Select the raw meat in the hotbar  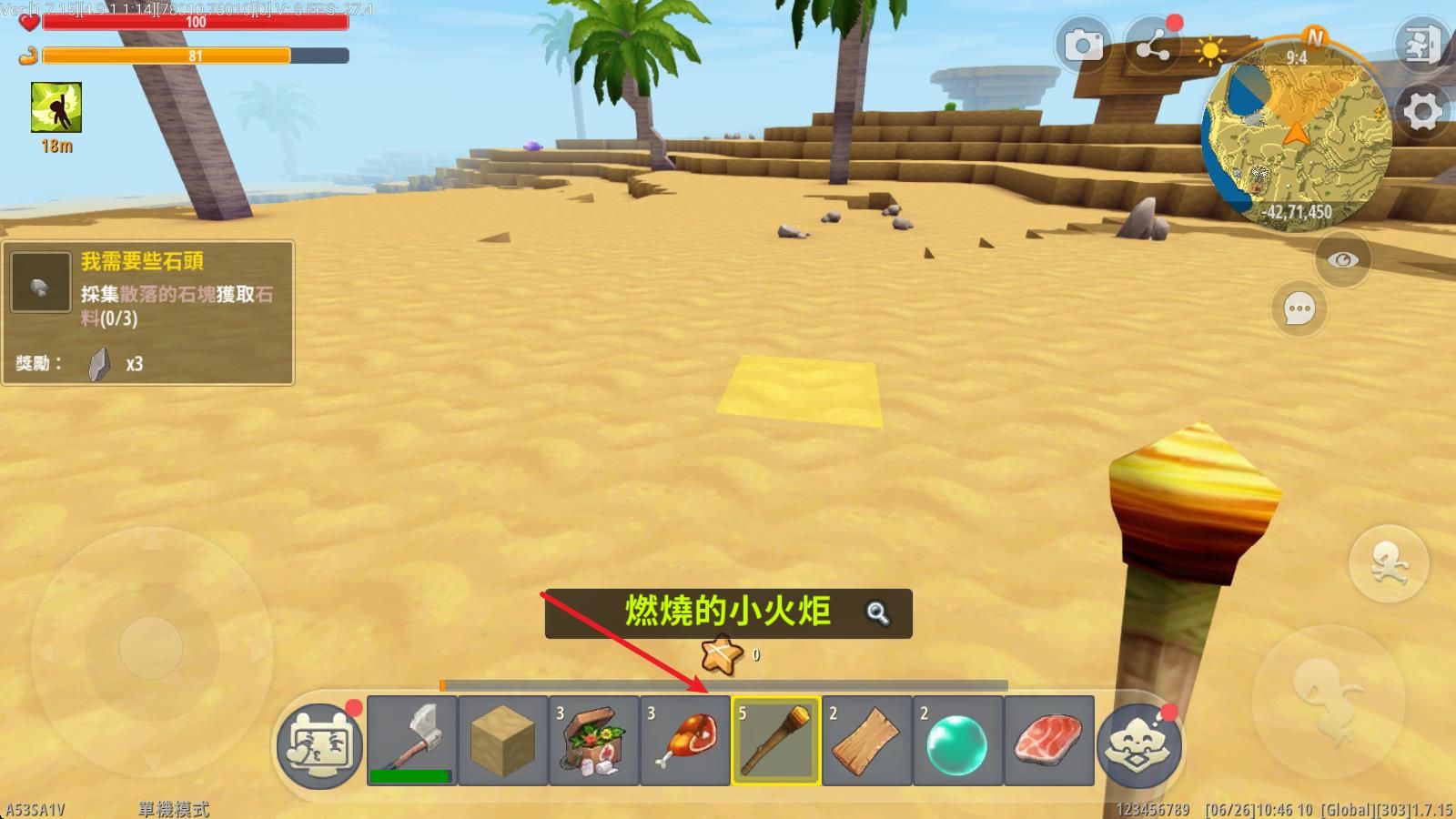(x=1047, y=742)
